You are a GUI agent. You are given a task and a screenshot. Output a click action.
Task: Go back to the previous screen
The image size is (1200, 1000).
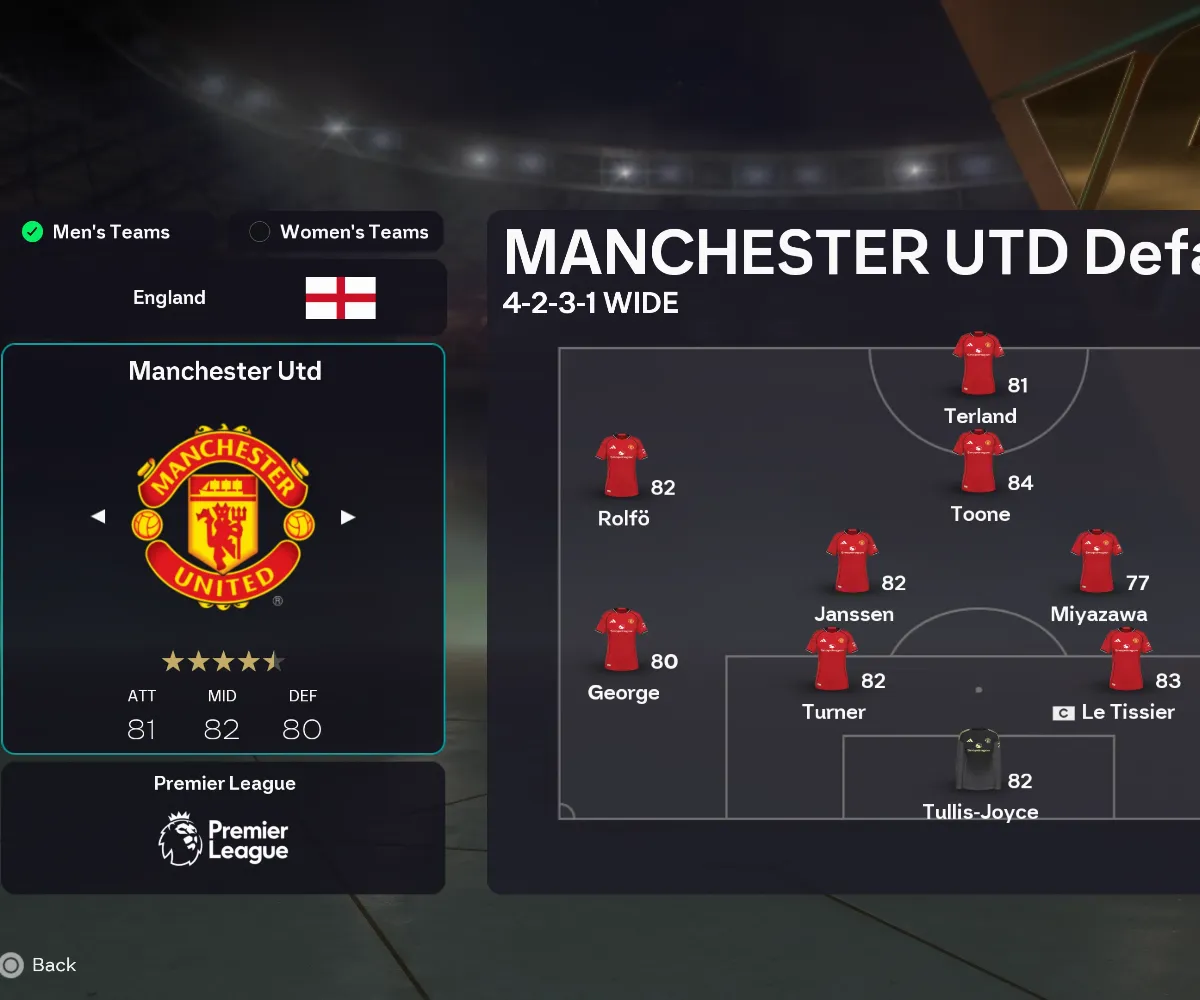click(x=40, y=965)
